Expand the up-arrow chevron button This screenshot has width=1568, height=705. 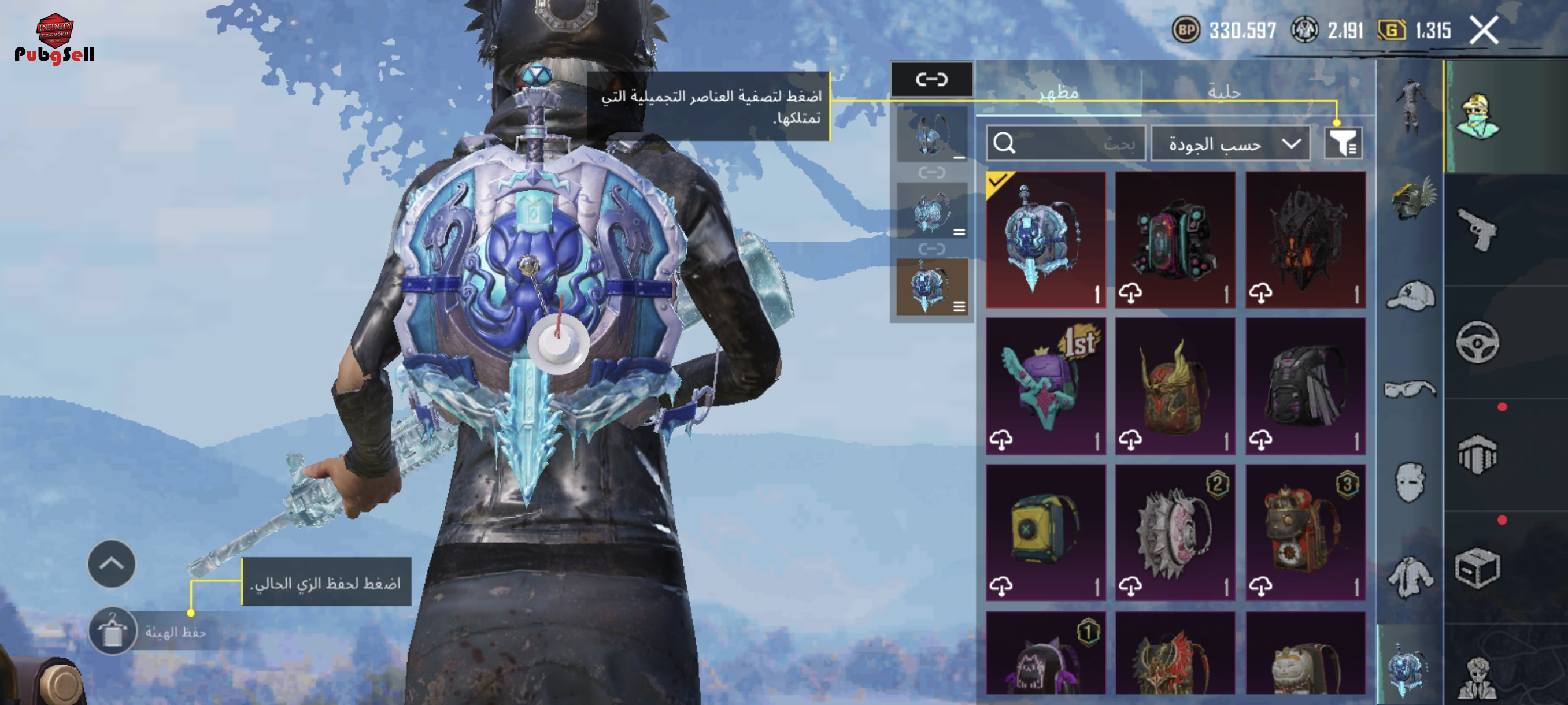(112, 563)
